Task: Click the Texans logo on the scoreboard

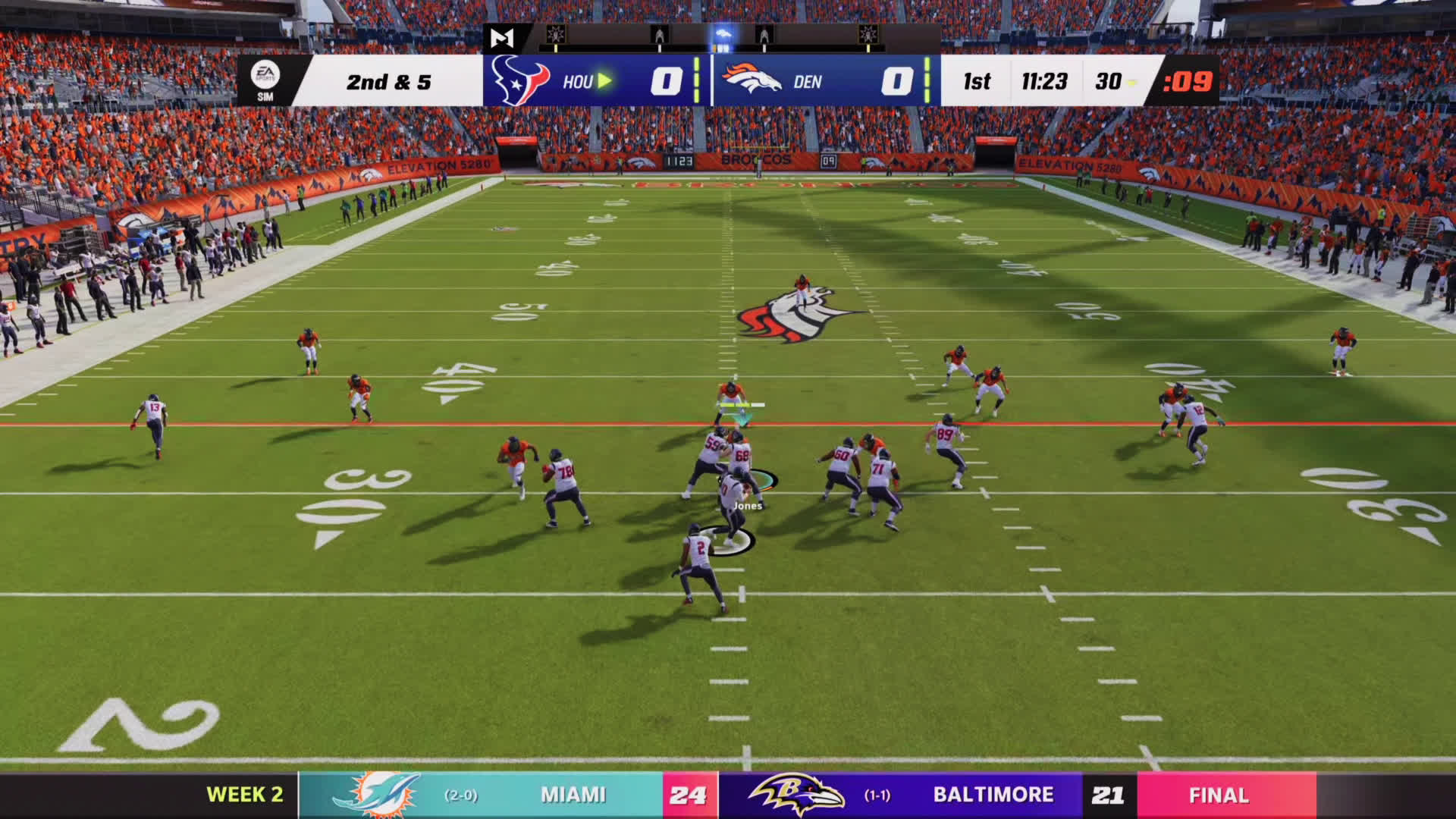Action: pos(520,80)
